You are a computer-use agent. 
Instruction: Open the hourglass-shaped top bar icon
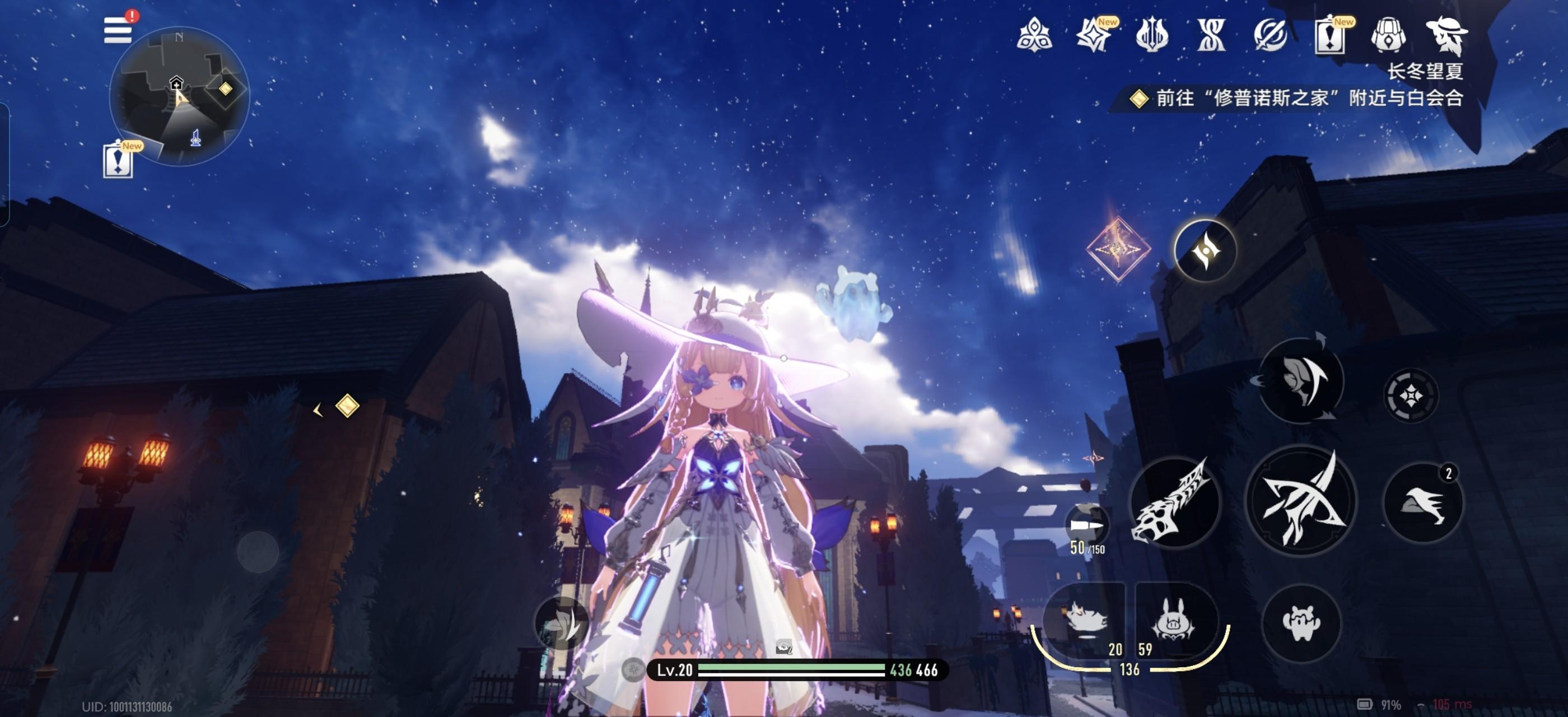pyautogui.click(x=1211, y=35)
